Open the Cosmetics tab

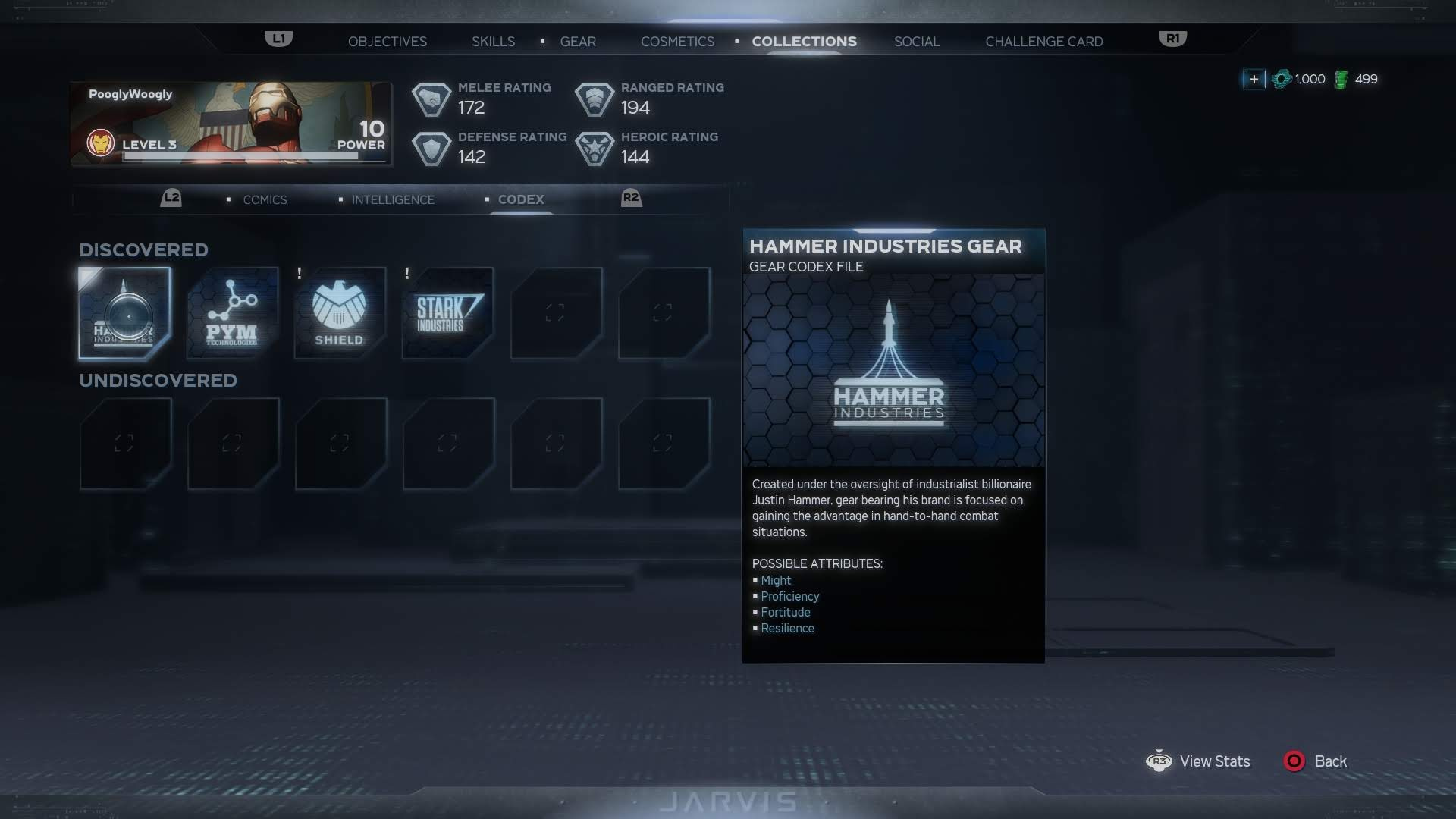coord(677,42)
